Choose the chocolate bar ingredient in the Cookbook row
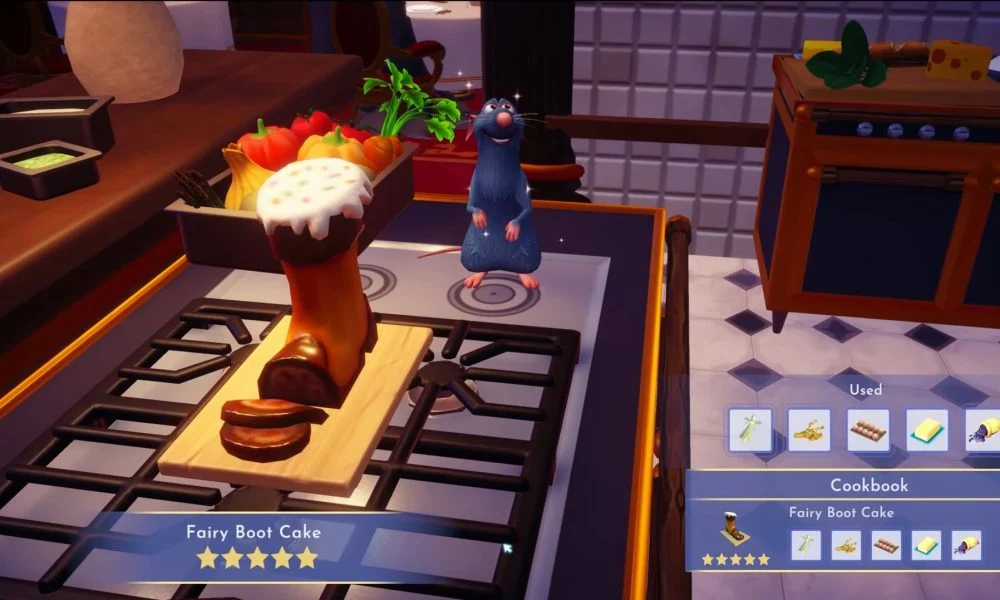The height and width of the screenshot is (600, 1000). coord(886,545)
